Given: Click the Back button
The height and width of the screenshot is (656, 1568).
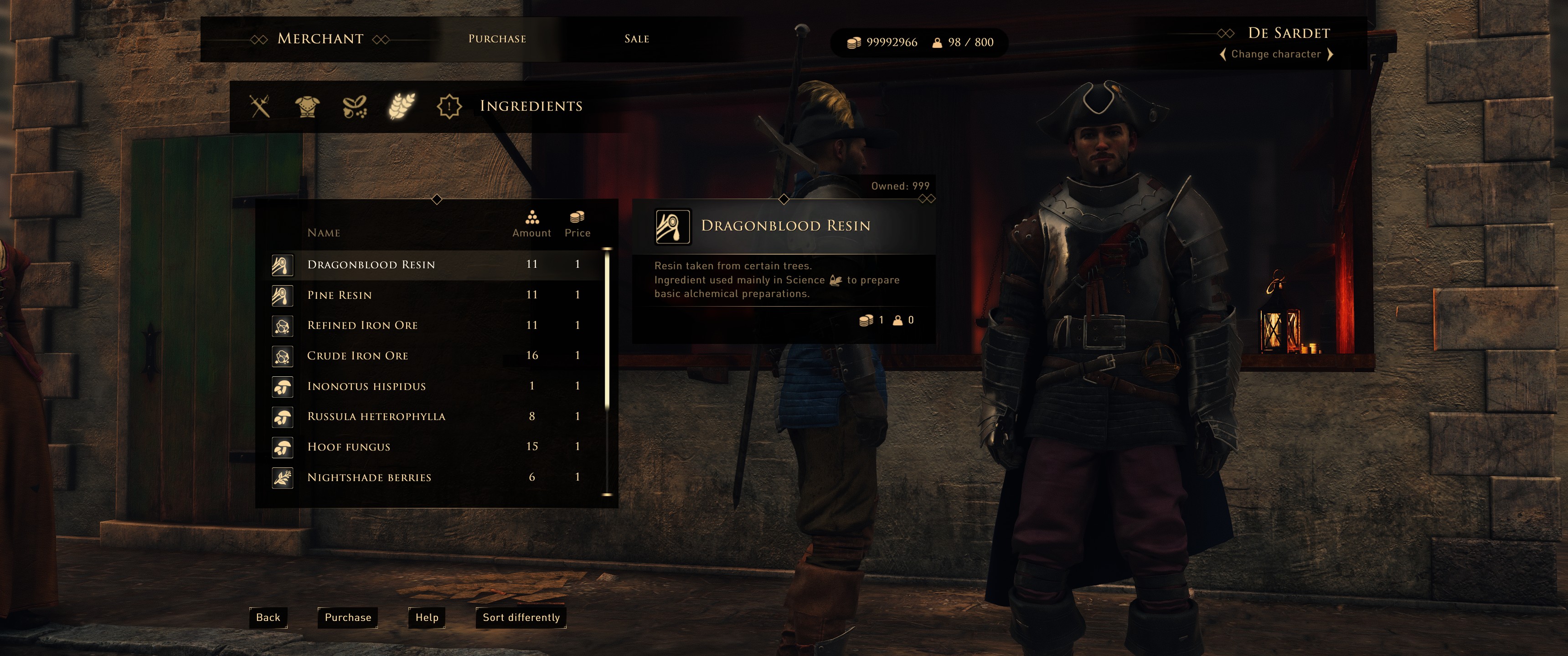Looking at the screenshot, I should 268,618.
